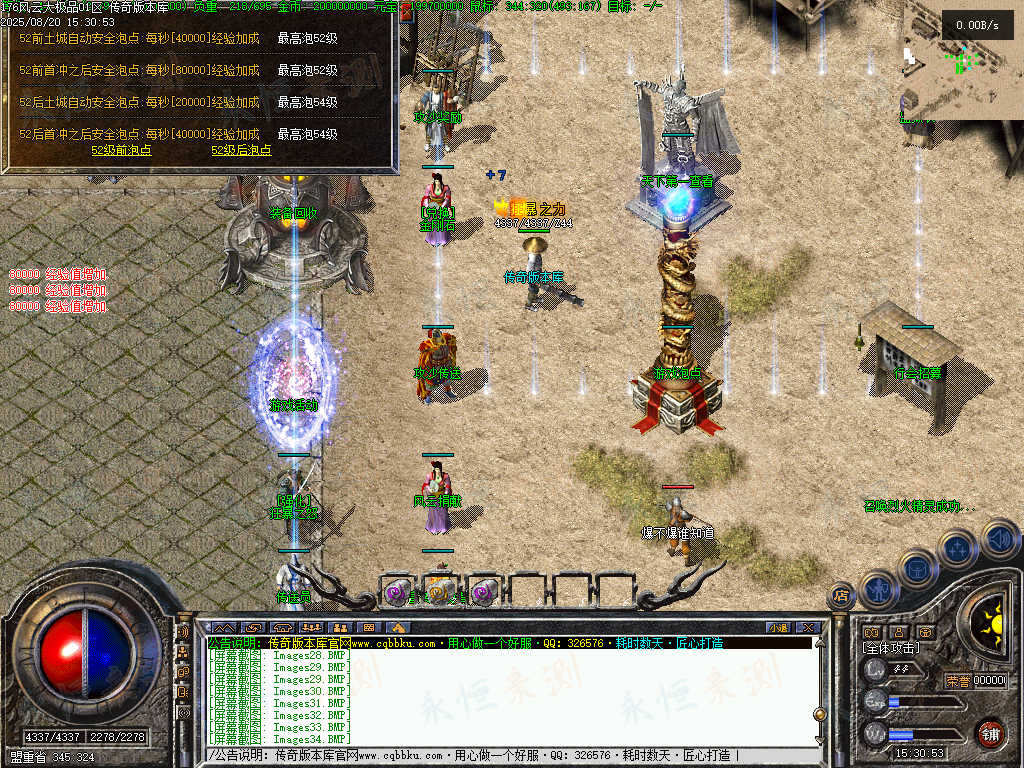Open the 店 shop round button
Screen dimensions: 1024x768
841,596
